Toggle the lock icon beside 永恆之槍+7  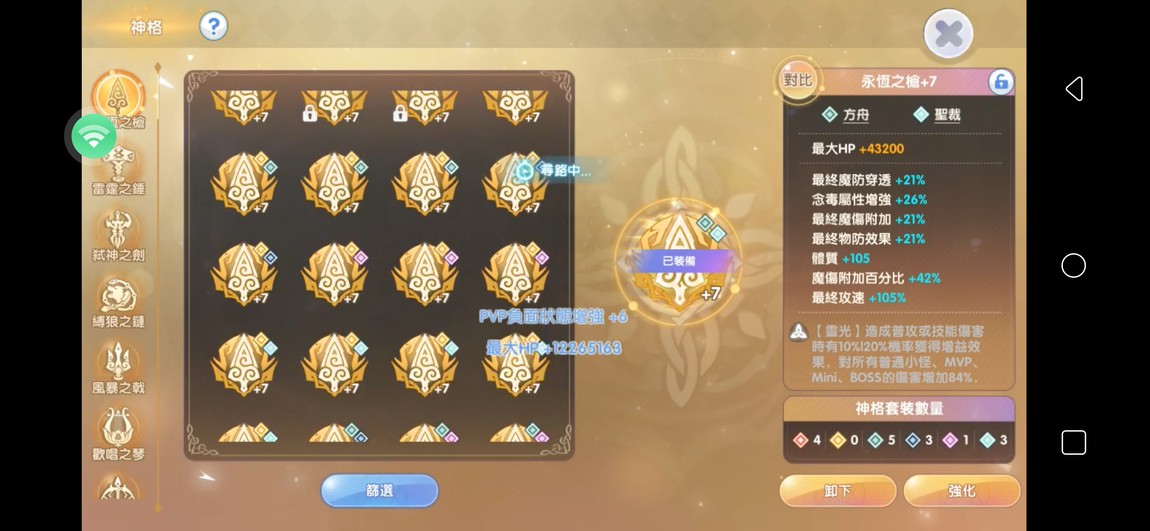(999, 82)
